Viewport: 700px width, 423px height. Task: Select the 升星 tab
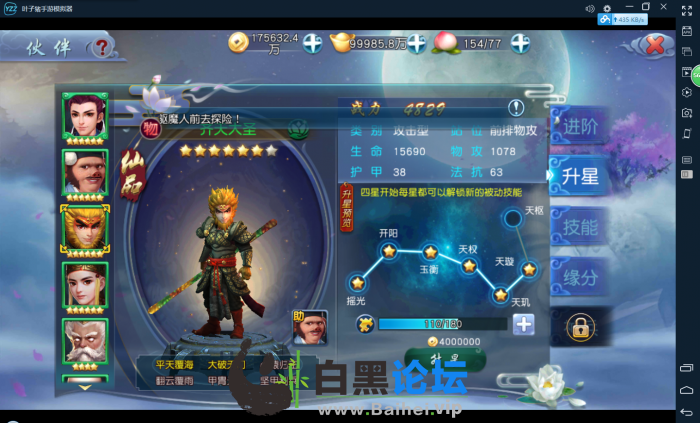click(x=580, y=177)
